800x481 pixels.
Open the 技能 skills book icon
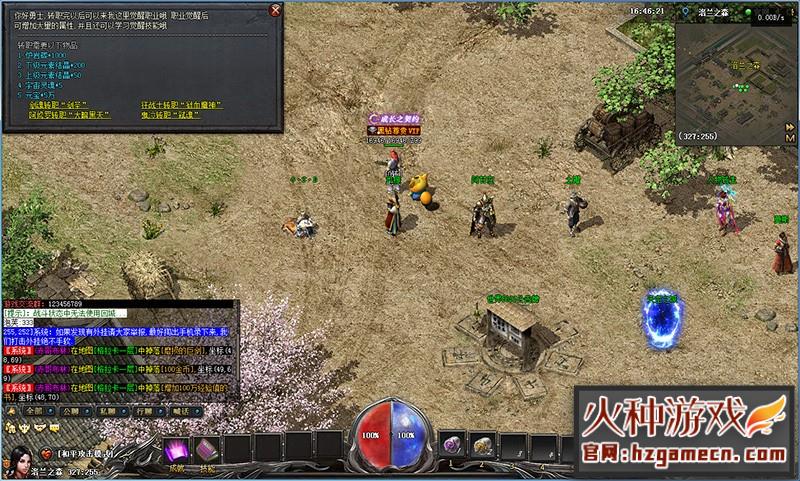209,450
